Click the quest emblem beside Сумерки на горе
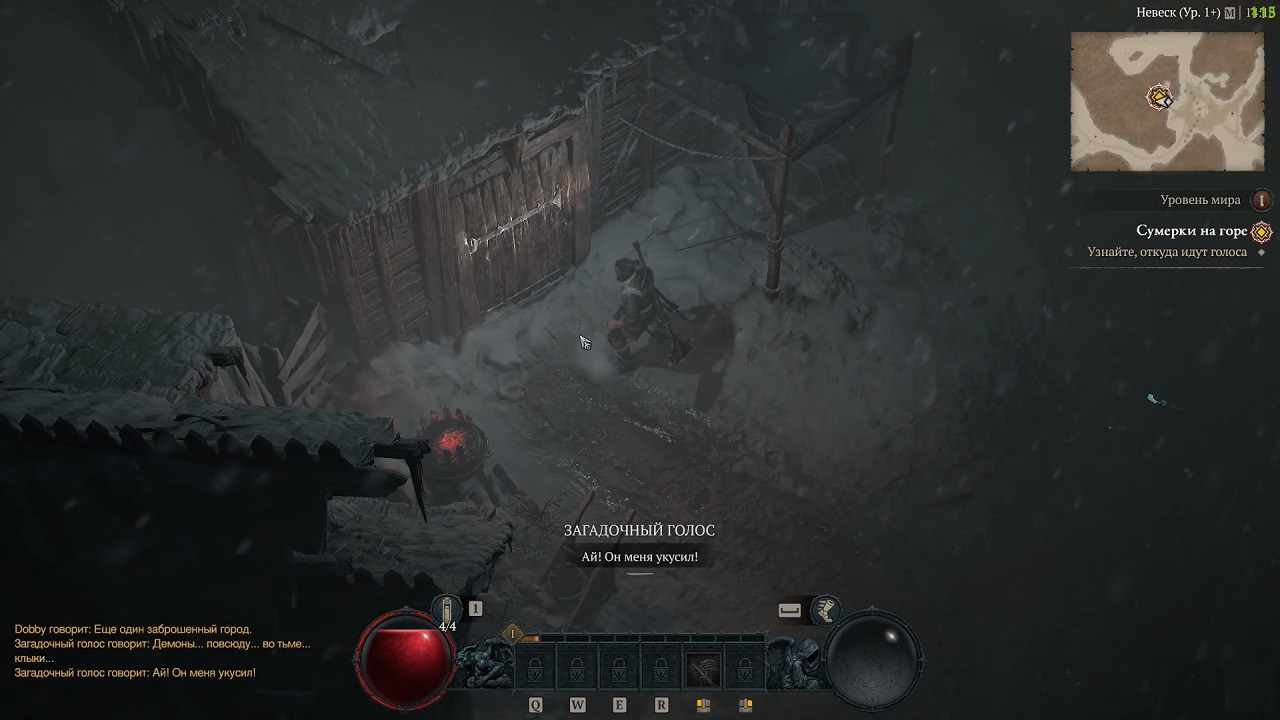Screen dimensions: 1280x720 pos(1261,230)
